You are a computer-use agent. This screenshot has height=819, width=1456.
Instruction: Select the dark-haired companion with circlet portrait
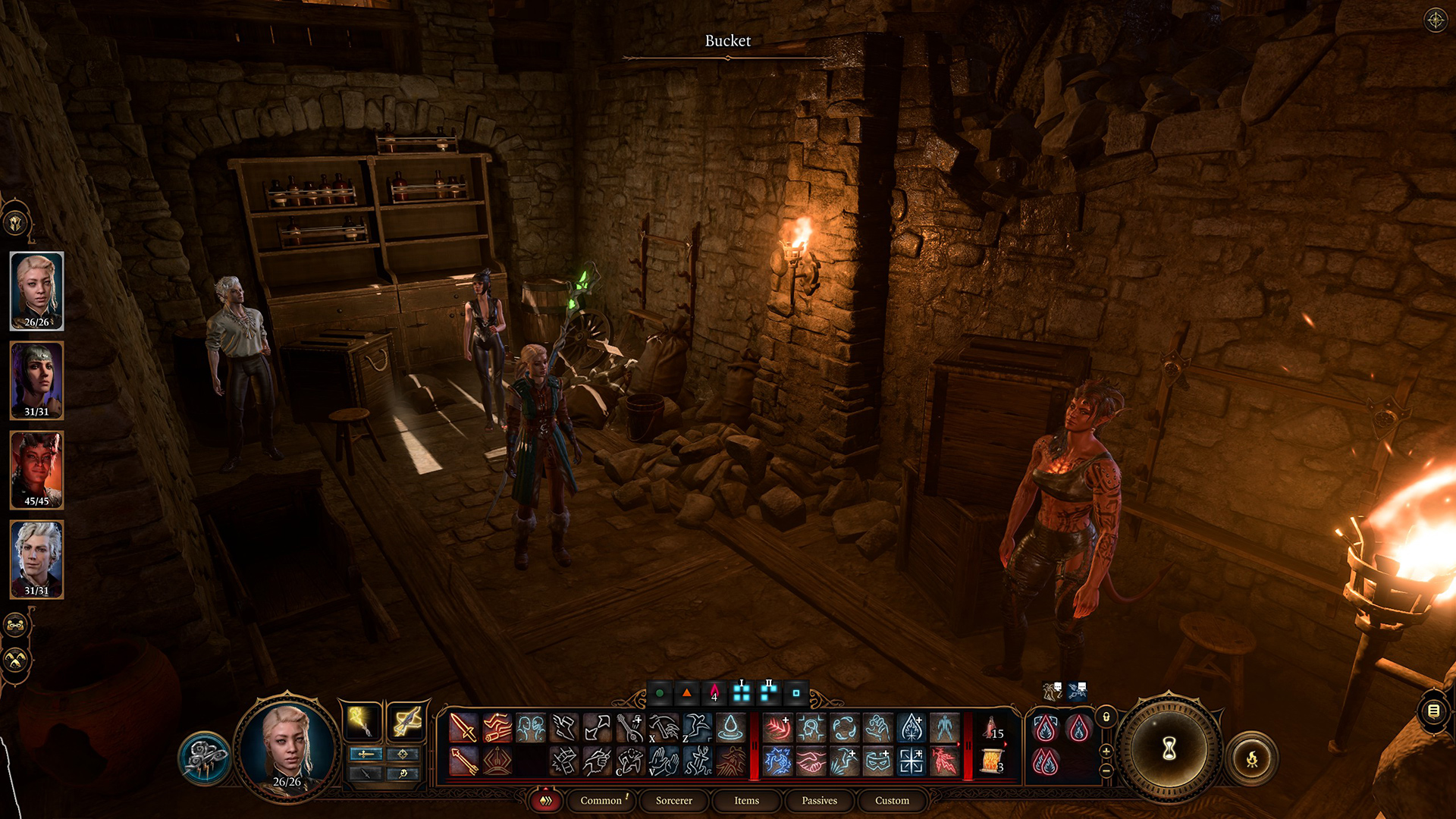tap(36, 380)
